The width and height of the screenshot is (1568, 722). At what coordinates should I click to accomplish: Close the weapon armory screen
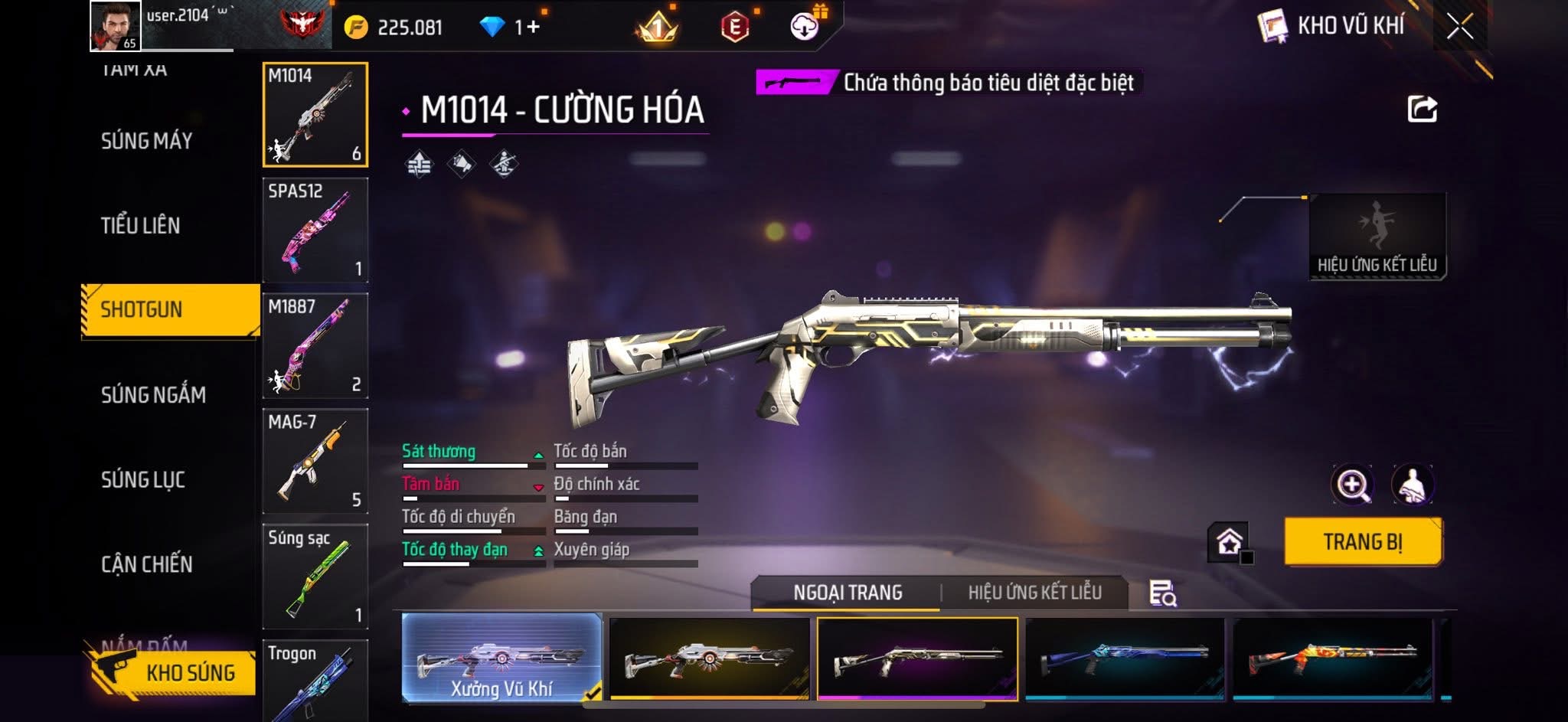[x=1460, y=27]
